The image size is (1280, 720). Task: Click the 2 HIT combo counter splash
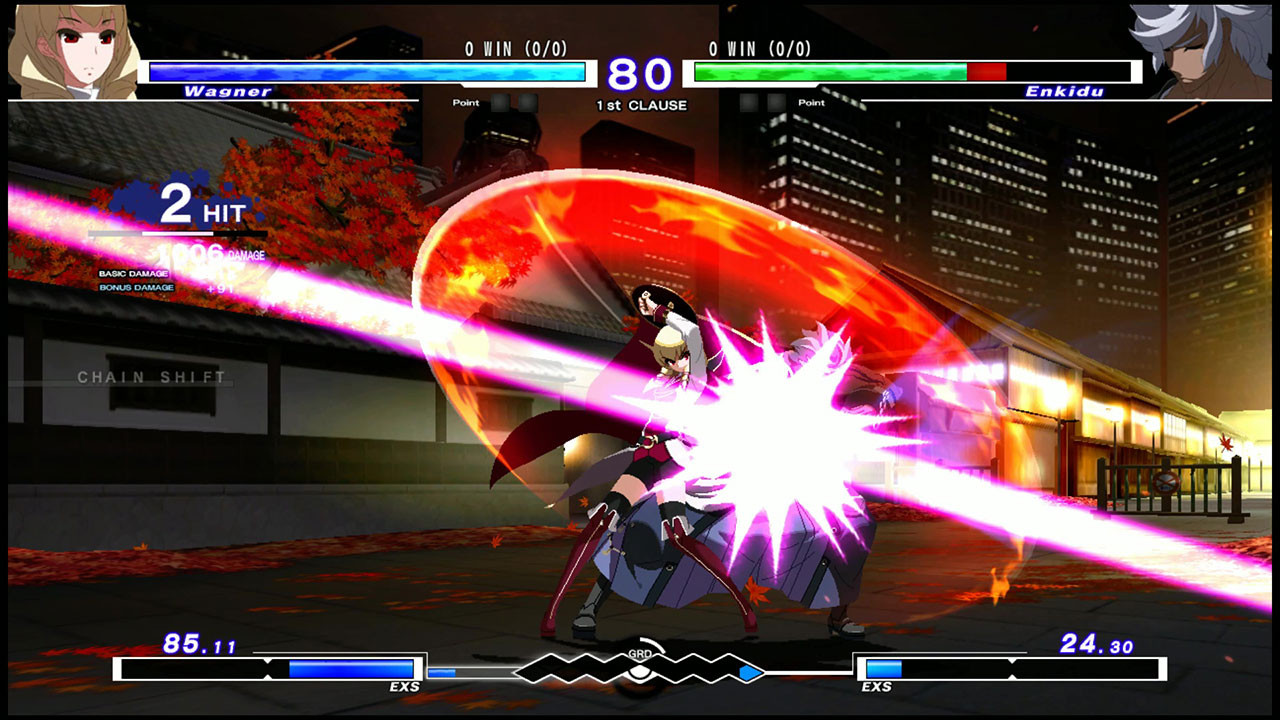[200, 205]
